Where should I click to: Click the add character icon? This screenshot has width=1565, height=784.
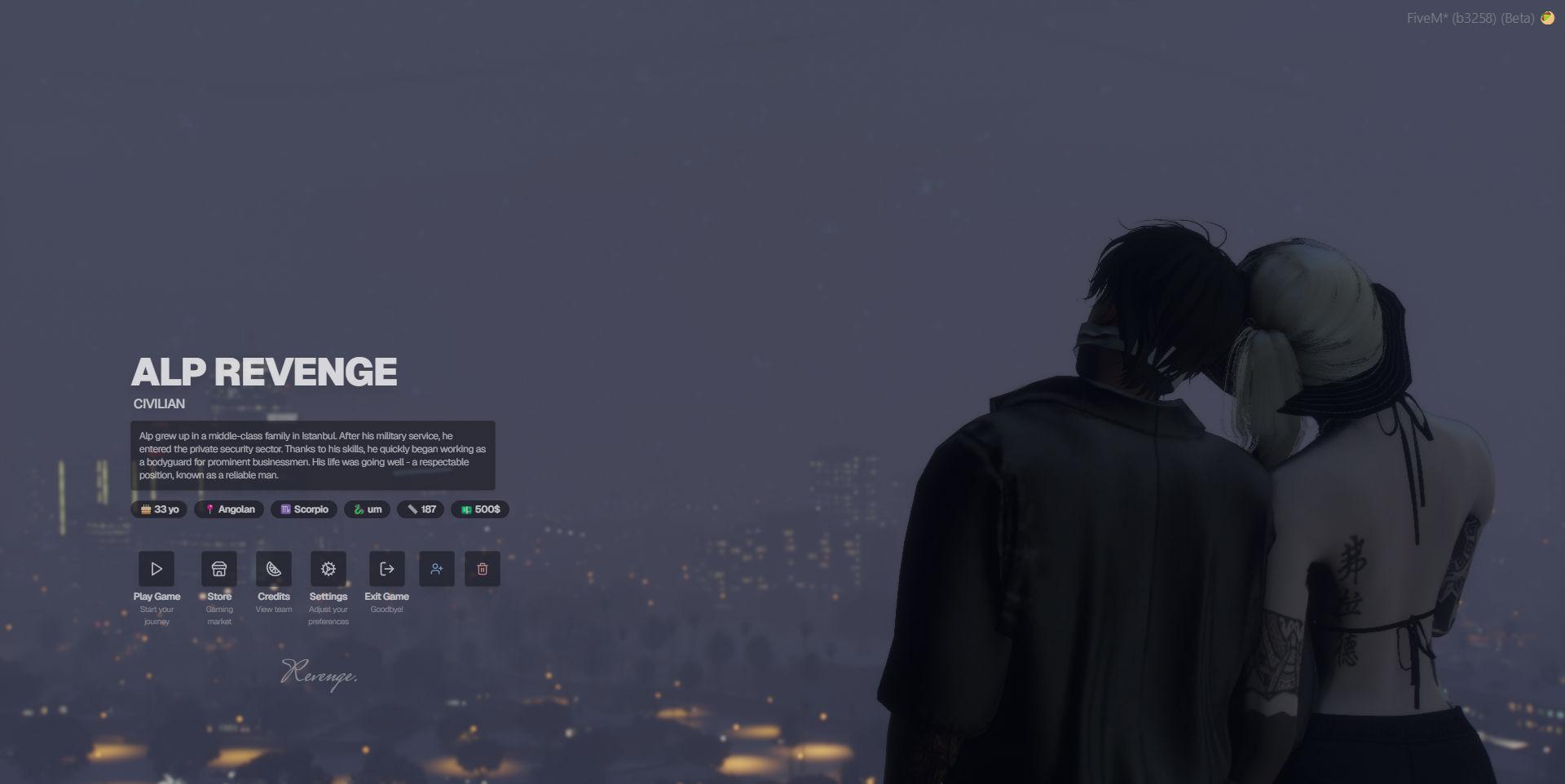coord(437,569)
